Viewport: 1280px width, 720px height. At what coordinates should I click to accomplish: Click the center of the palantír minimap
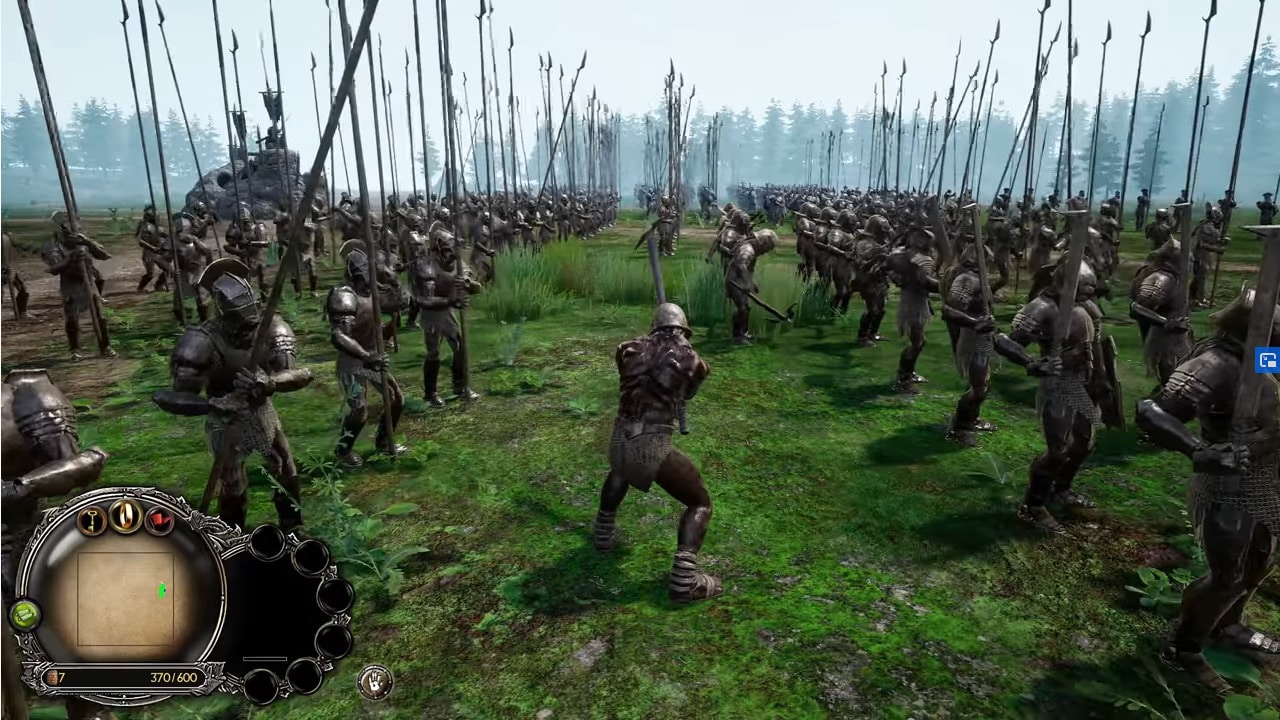127,597
